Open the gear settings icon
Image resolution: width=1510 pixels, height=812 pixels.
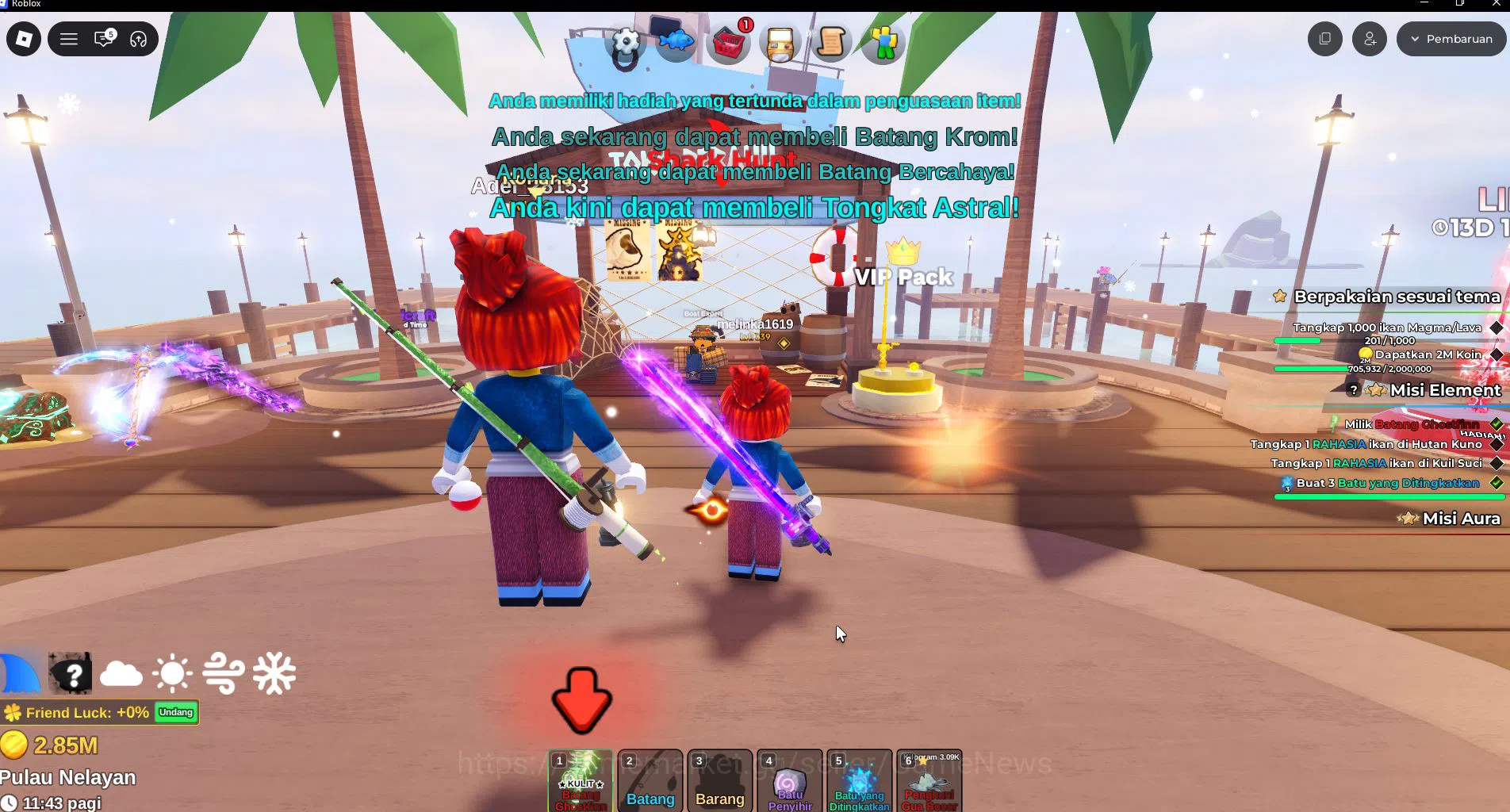[x=626, y=44]
